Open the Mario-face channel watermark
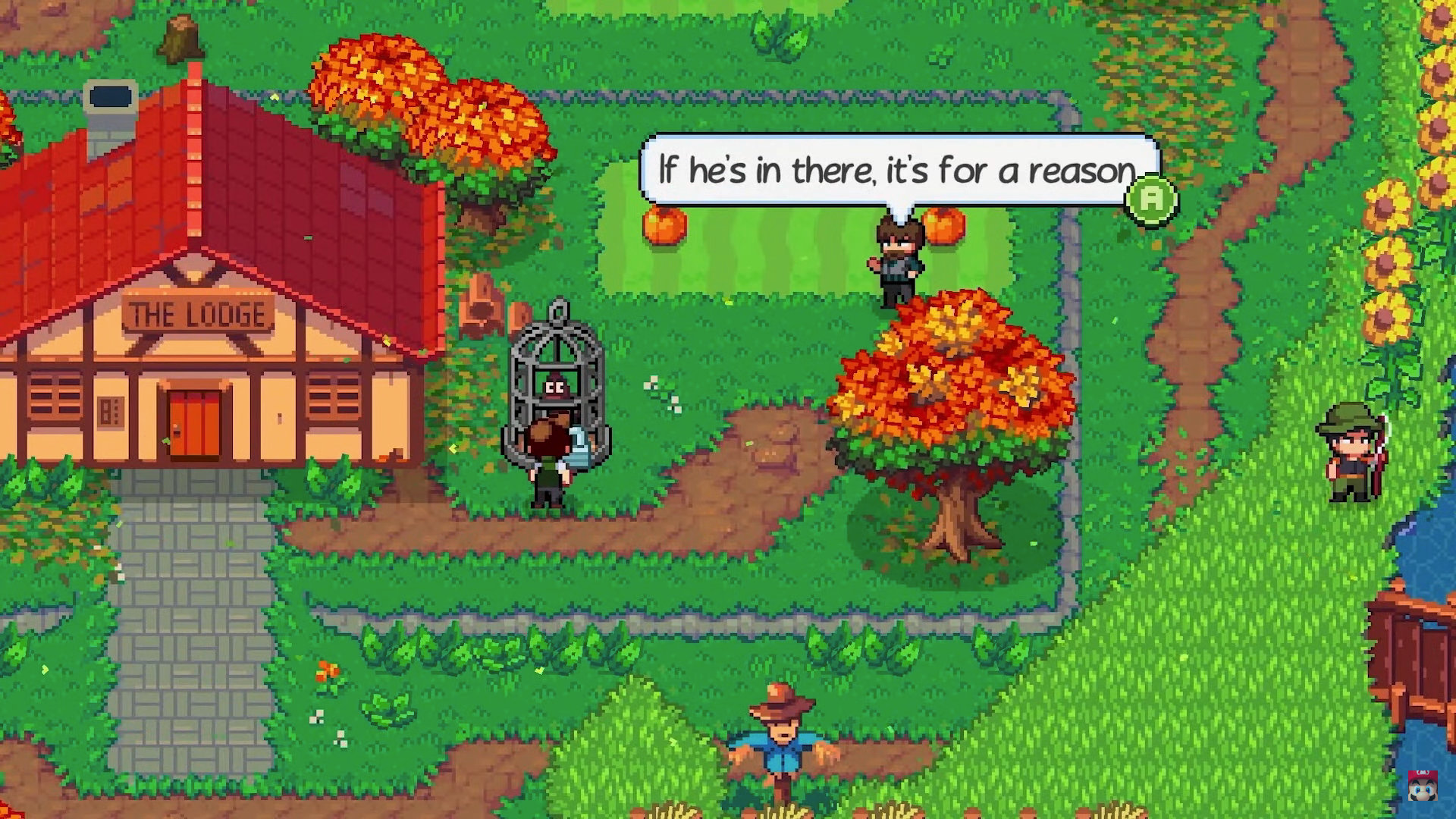Viewport: 1456px width, 819px height. pyautogui.click(x=1423, y=786)
